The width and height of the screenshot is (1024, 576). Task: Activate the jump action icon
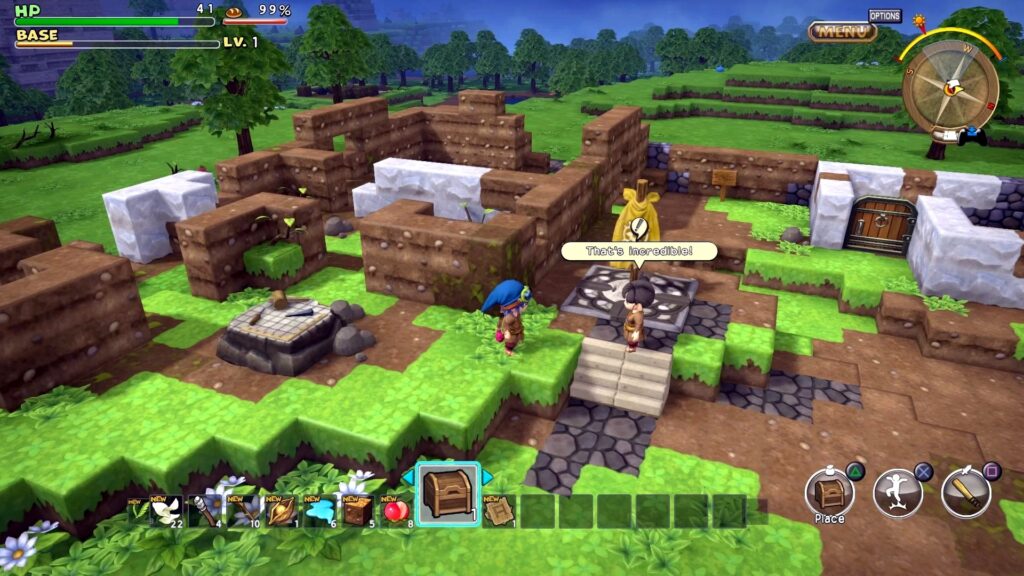click(x=897, y=492)
